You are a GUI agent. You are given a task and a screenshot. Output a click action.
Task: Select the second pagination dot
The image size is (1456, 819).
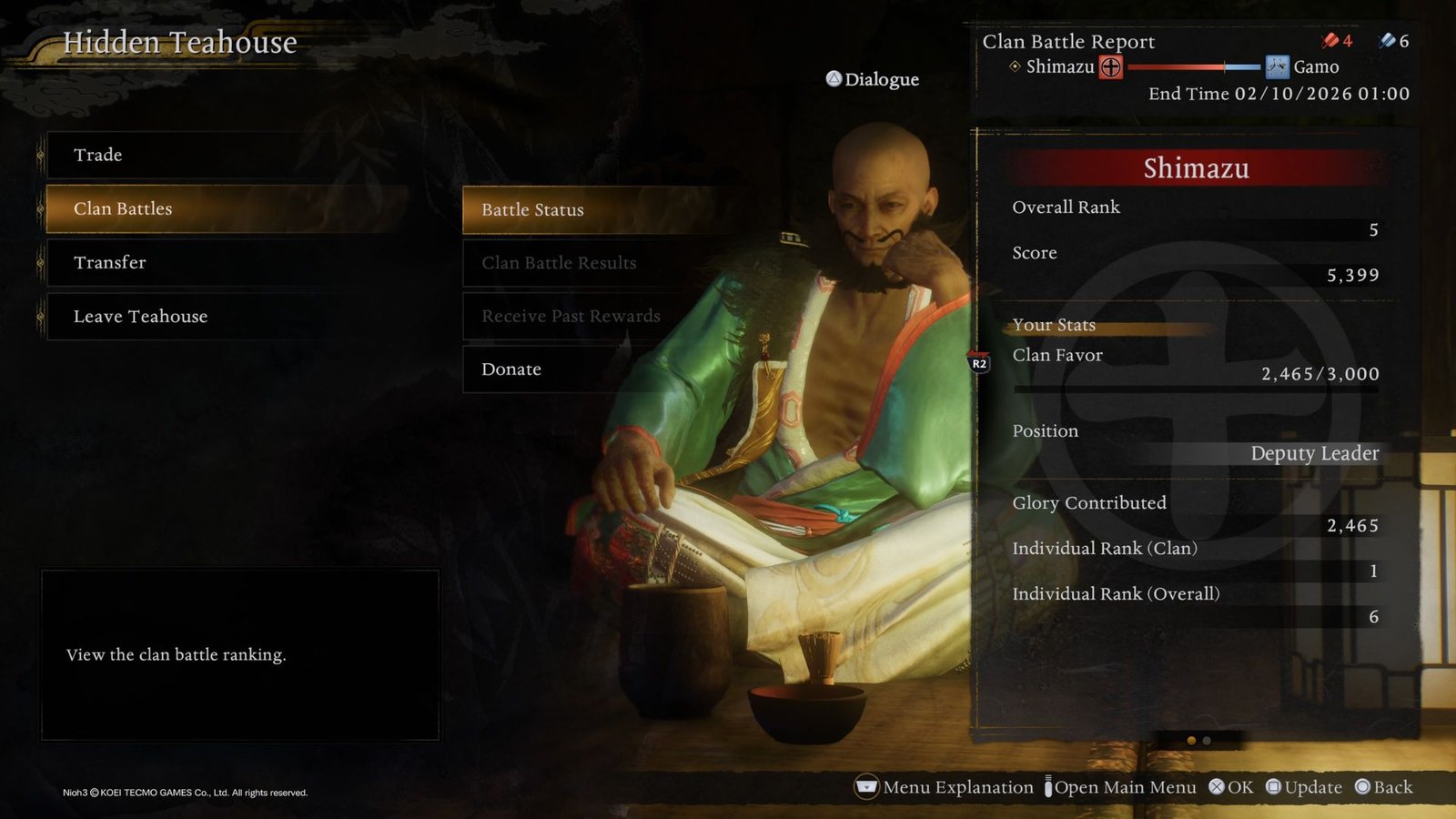[1206, 742]
